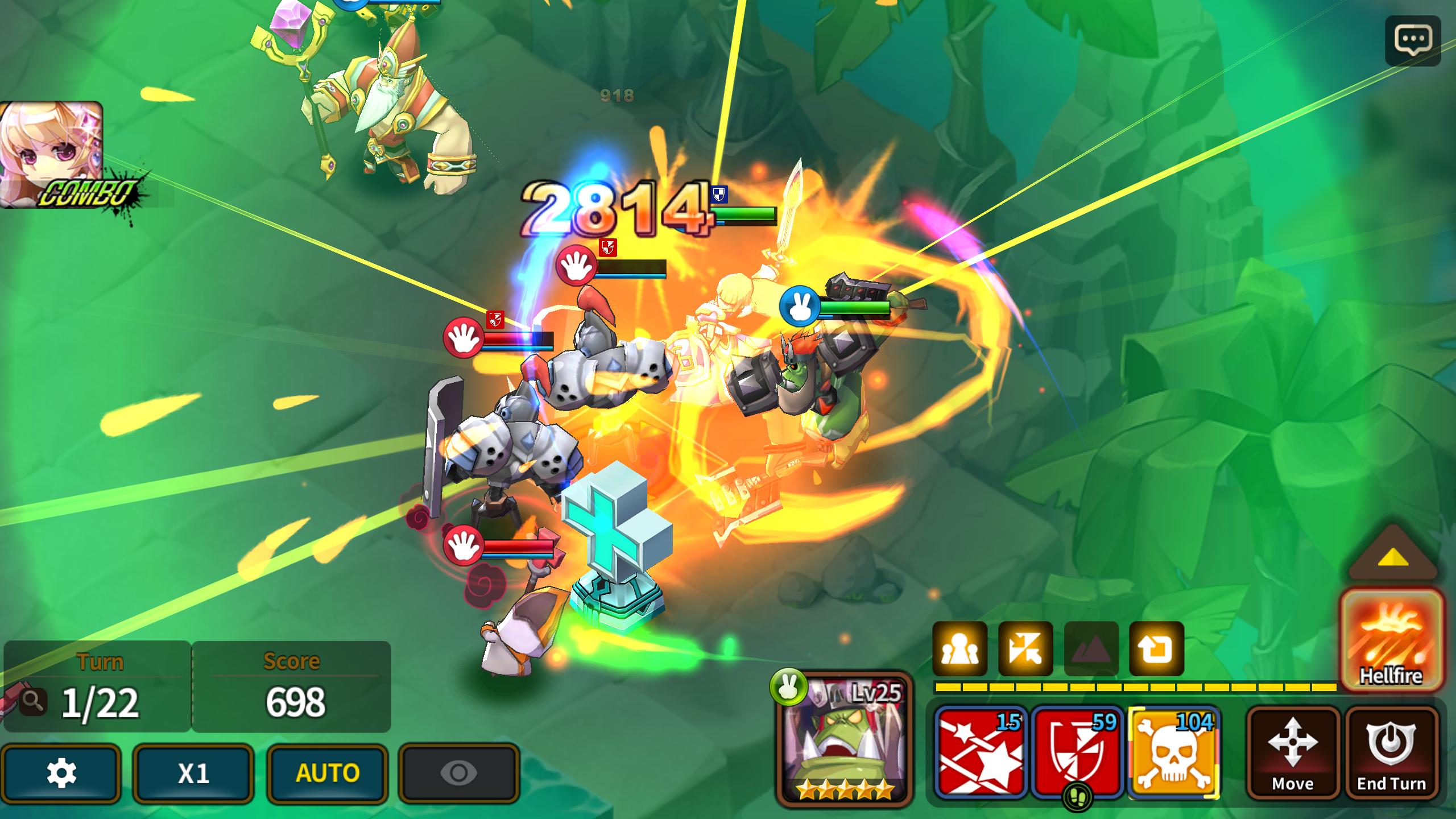Screen dimensions: 1456x819
Task: Use the red star slash skill
Action: (981, 751)
